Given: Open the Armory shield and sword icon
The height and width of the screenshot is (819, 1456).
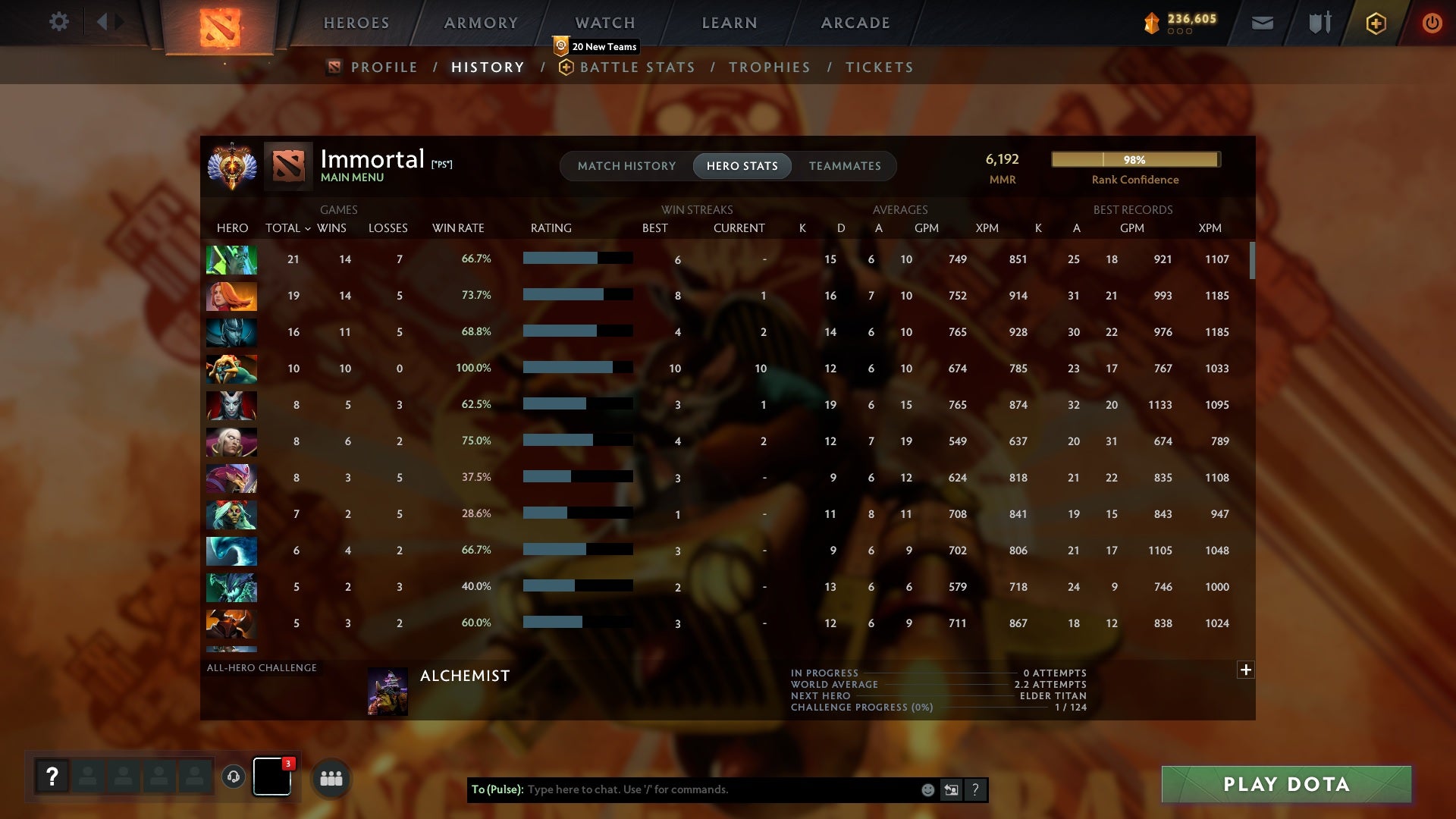Looking at the screenshot, I should coord(1319,22).
